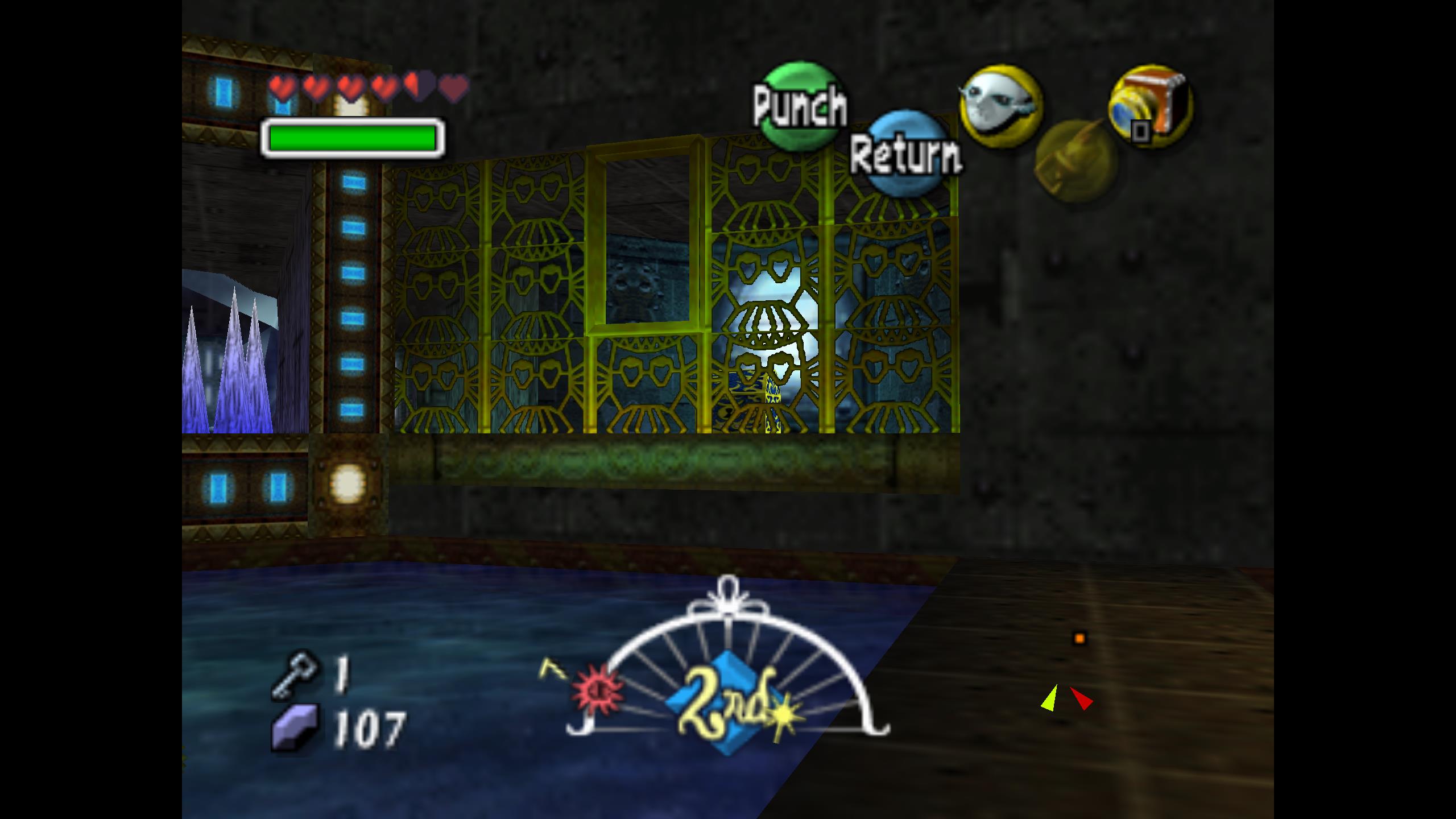Click the red entrance arrow on minimap
The image size is (1456, 819).
[x=1081, y=699]
